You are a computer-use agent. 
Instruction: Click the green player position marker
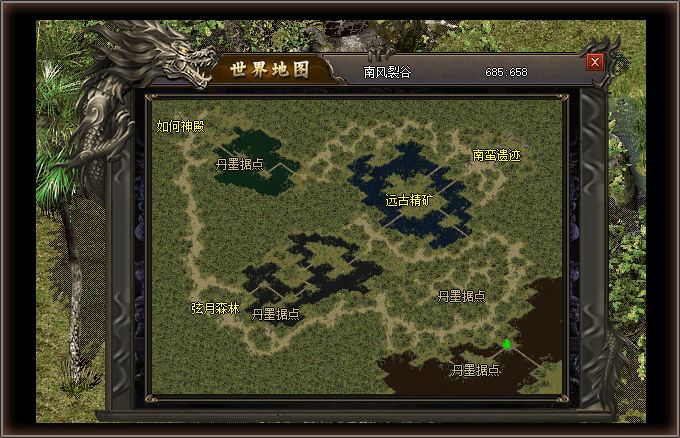point(507,344)
